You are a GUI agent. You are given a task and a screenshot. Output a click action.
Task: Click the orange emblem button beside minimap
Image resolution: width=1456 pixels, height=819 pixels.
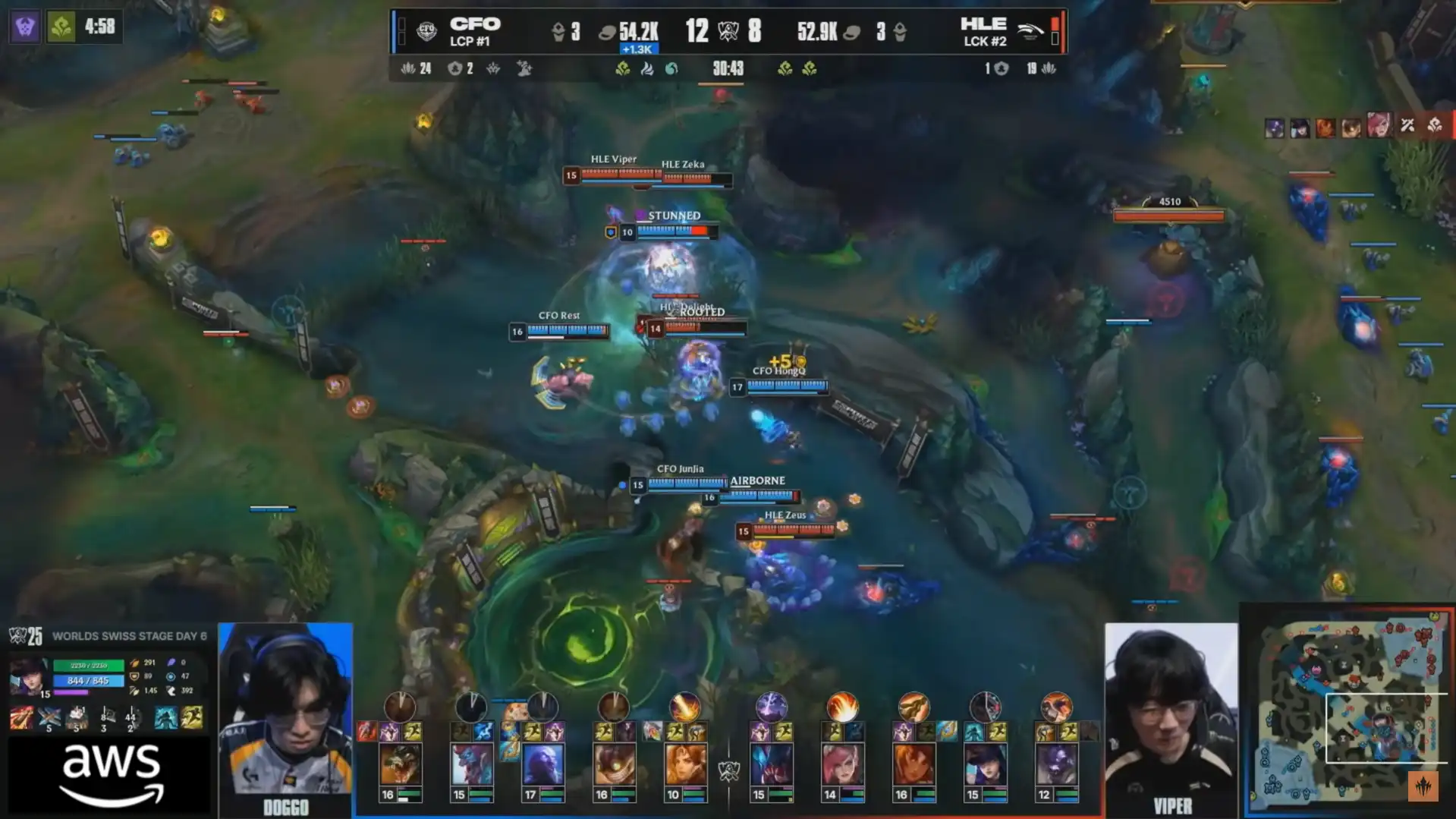1423,786
